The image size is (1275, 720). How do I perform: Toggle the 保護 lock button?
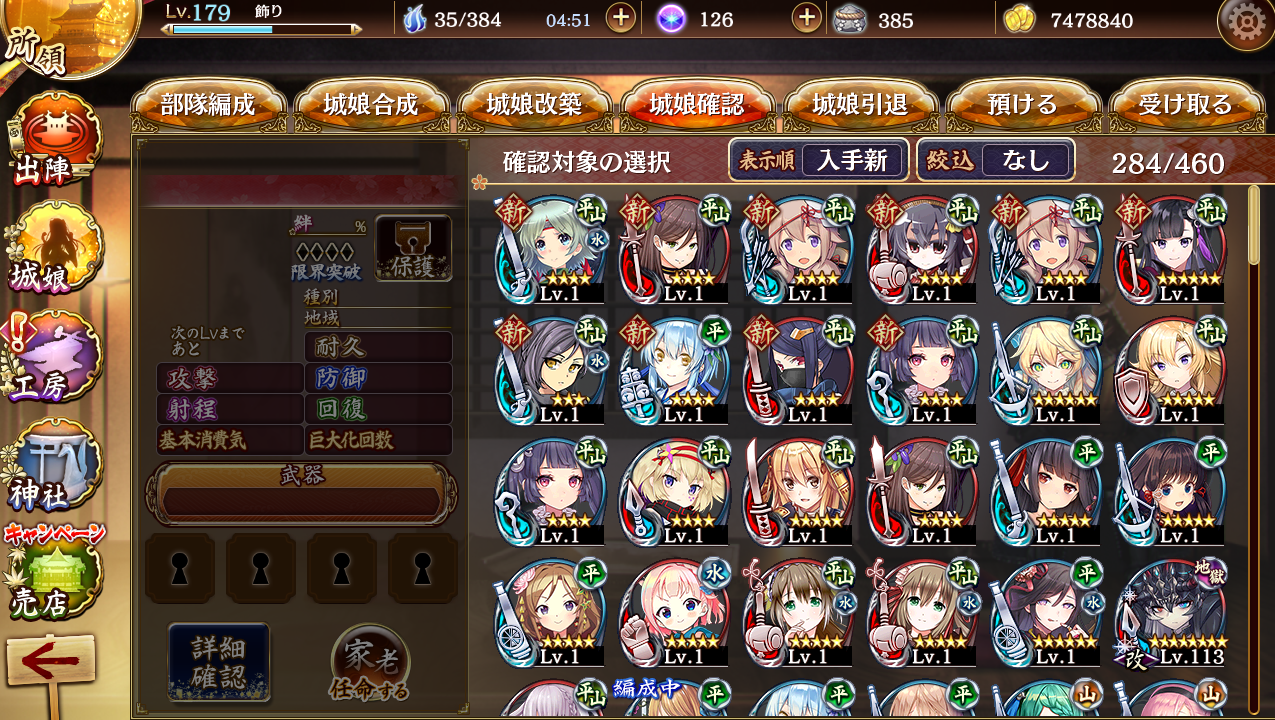[x=413, y=248]
